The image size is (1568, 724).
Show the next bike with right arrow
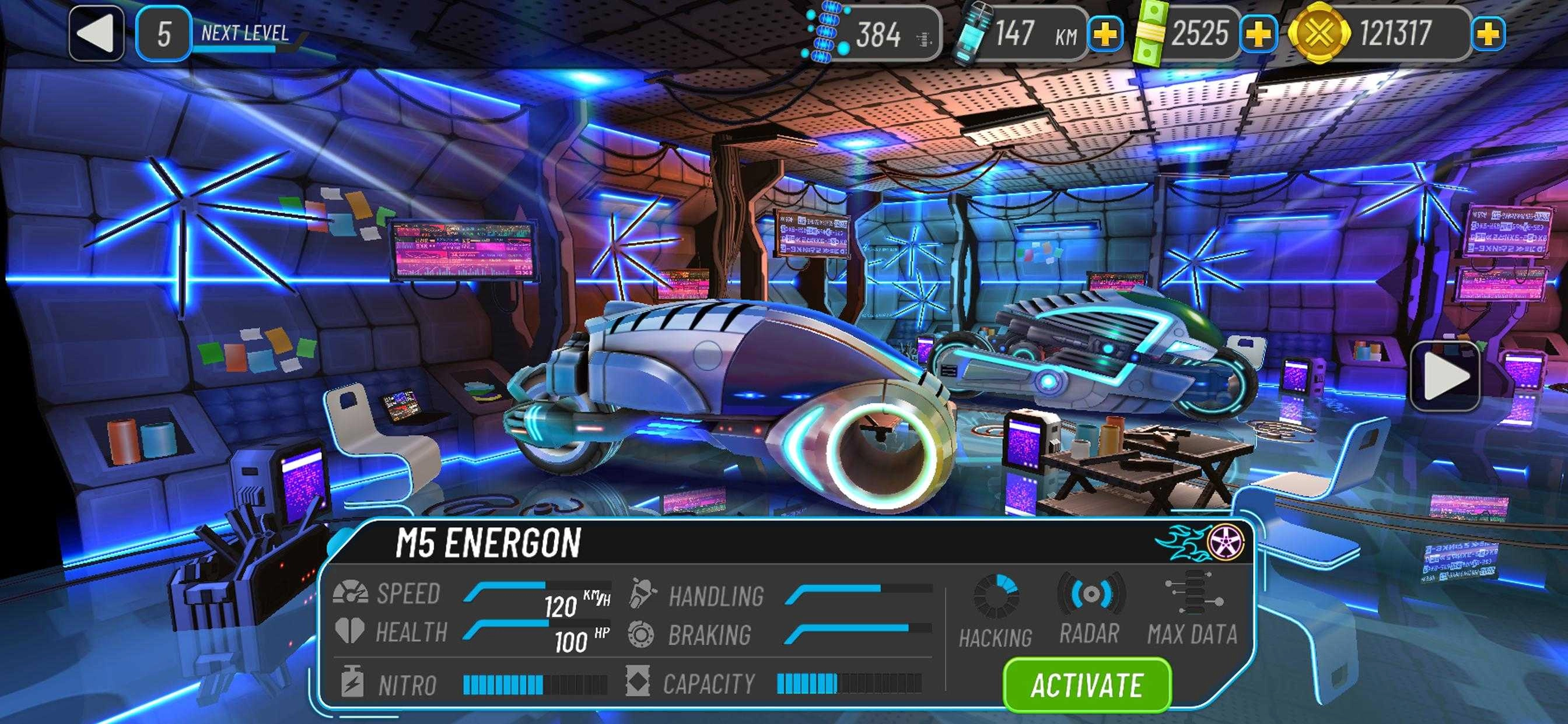pos(1444,377)
